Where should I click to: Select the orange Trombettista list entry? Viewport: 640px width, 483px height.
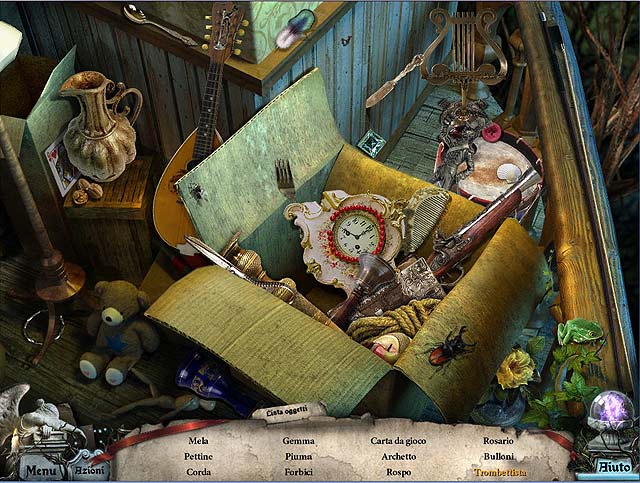coord(500,472)
